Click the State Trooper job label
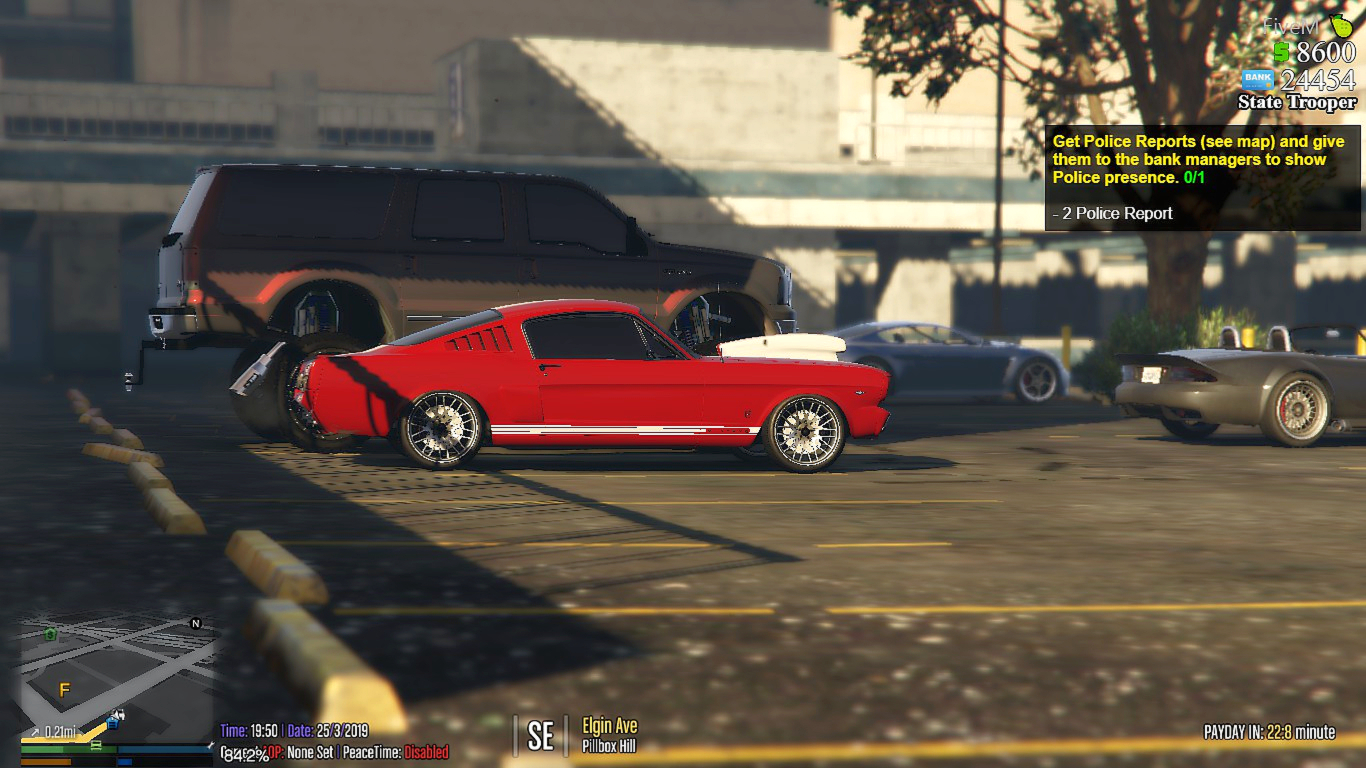This screenshot has width=1366, height=768. 1296,103
